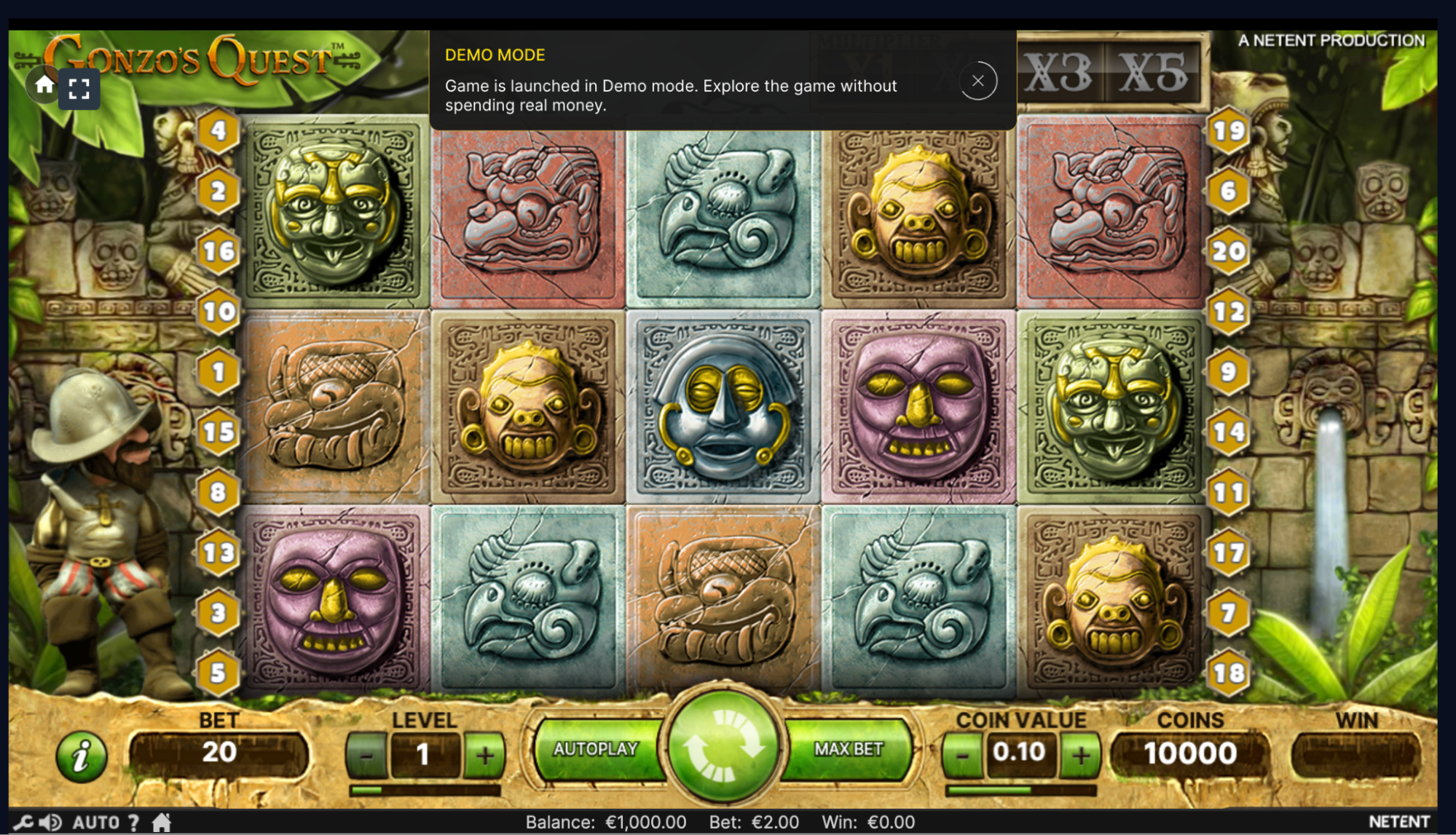1456x835 pixels.
Task: Dismiss the Demo Mode notification
Action: coord(978,81)
